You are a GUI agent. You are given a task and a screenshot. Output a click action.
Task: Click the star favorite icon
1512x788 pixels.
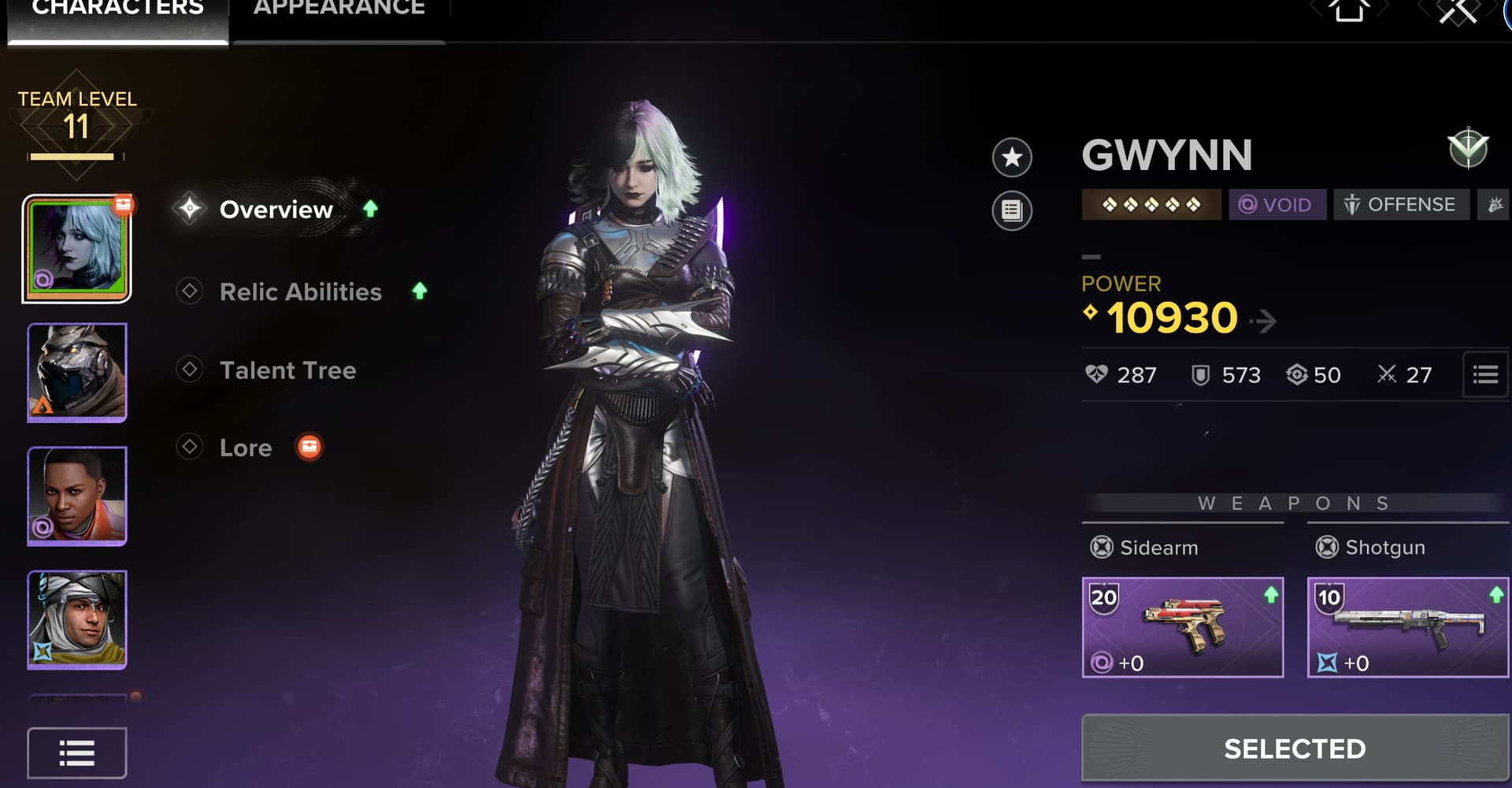click(1012, 158)
